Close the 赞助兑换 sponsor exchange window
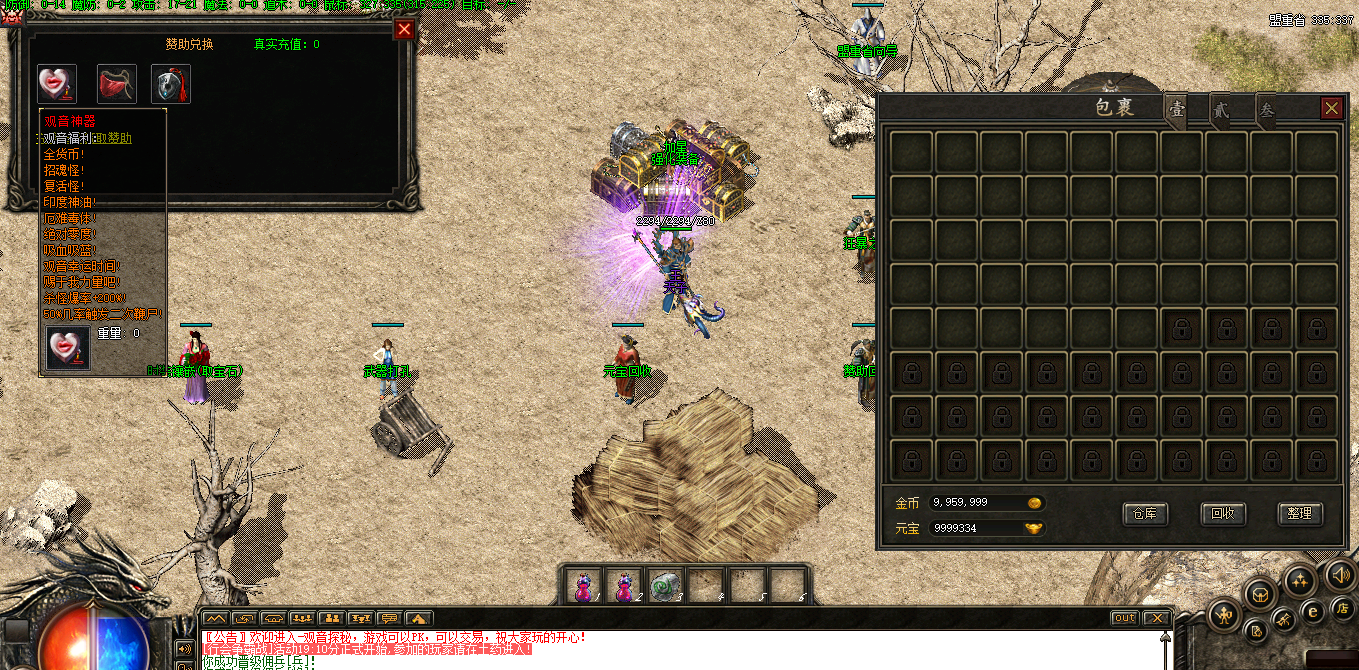 click(404, 29)
